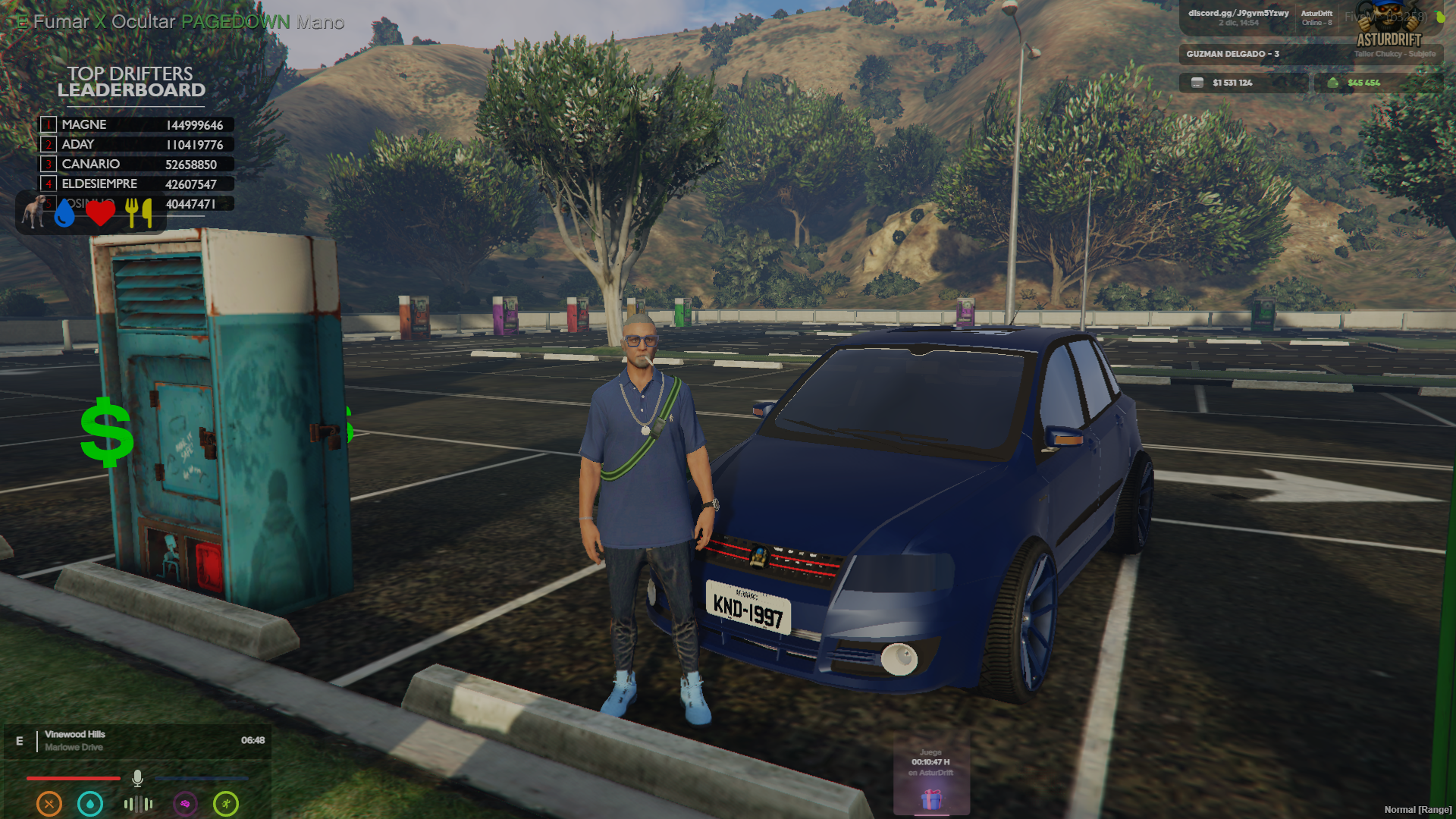Click the orange circled hunger icon
The width and height of the screenshot is (1456, 819).
click(x=49, y=803)
